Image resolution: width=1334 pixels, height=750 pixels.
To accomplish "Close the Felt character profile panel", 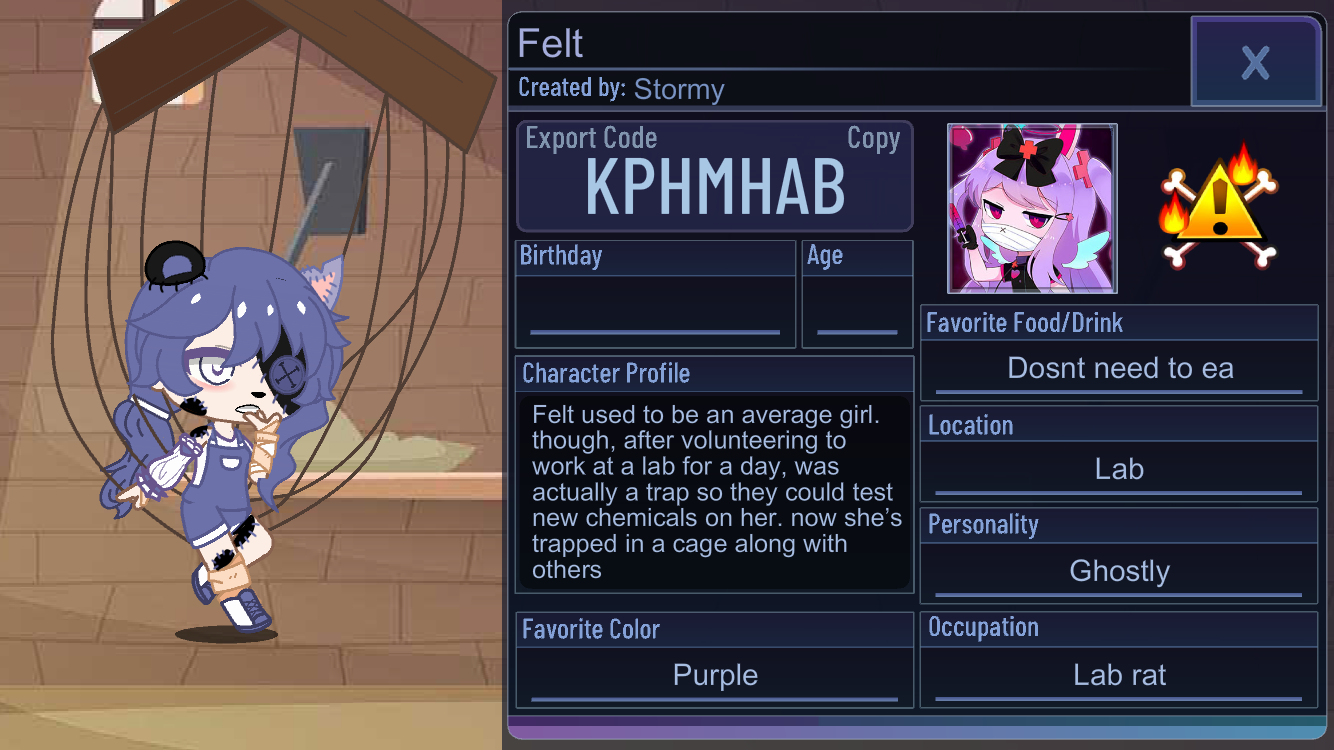I will [x=1255, y=62].
